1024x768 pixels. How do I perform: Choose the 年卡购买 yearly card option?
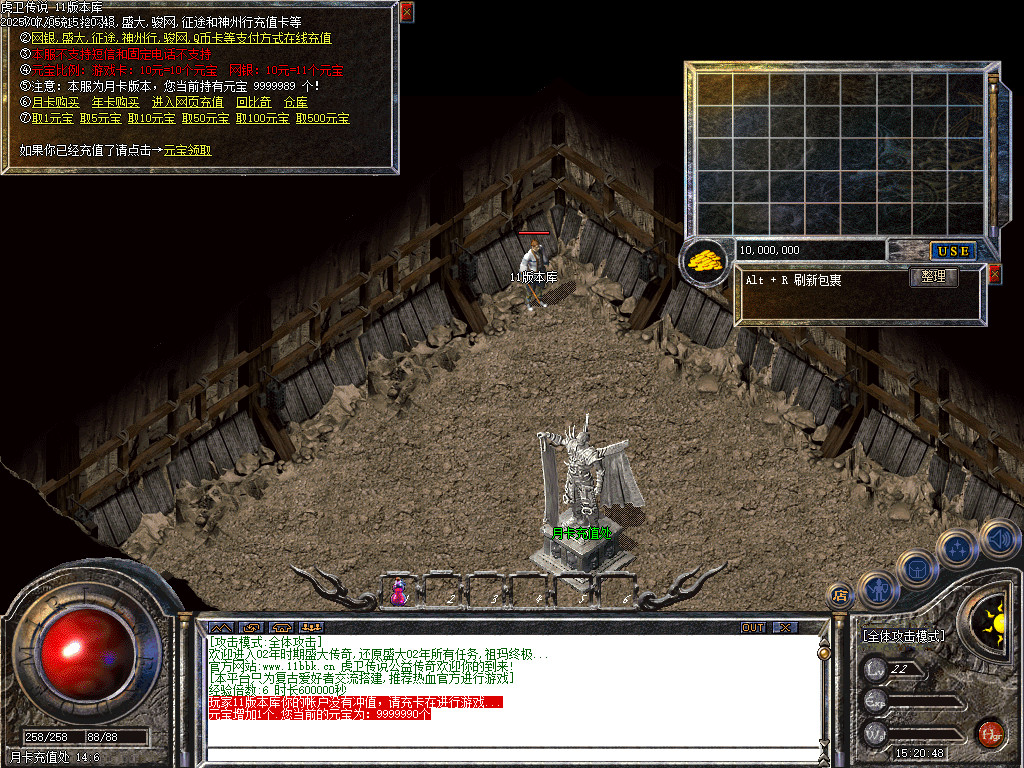(x=115, y=102)
